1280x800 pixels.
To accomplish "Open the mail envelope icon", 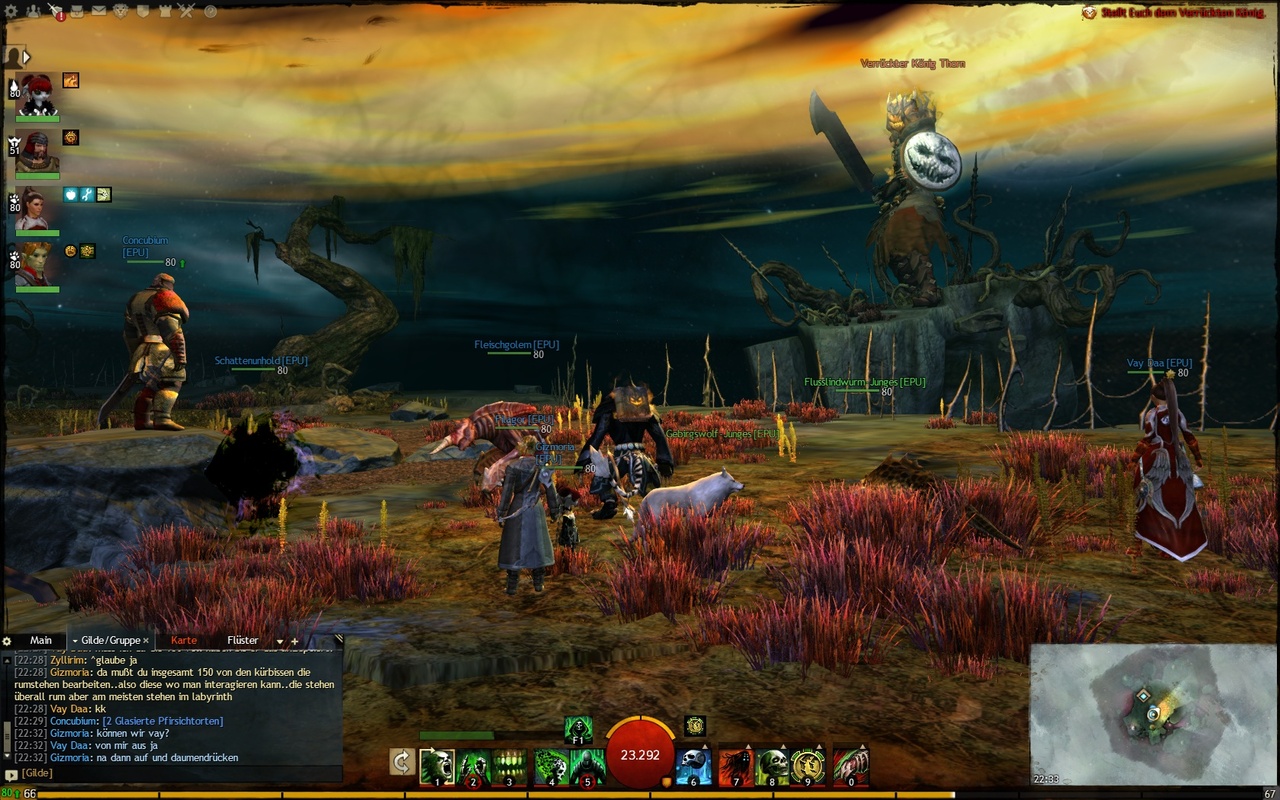I will [x=99, y=11].
